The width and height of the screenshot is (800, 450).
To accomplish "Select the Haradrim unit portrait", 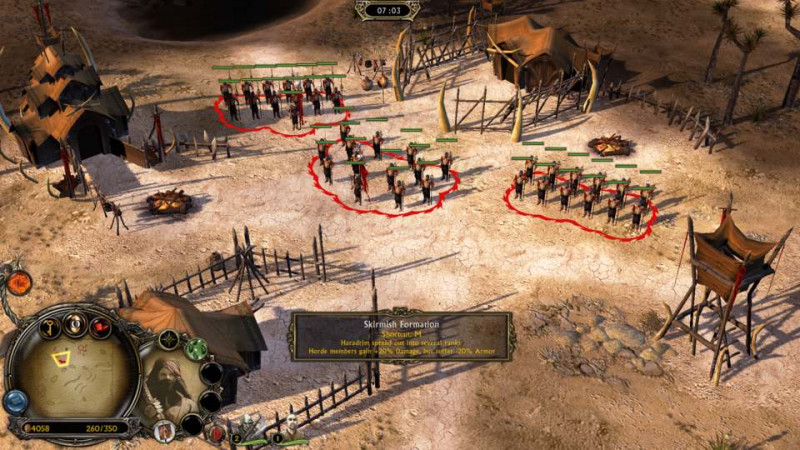I will [167, 385].
